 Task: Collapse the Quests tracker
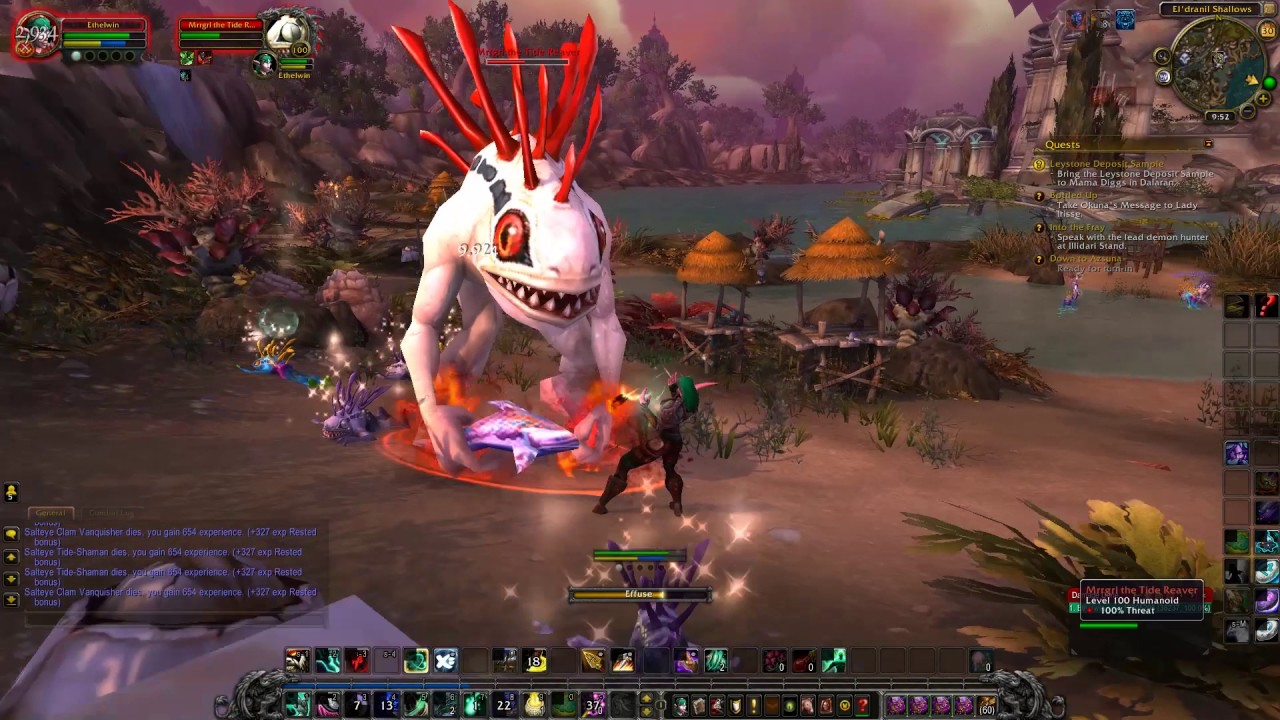(x=1208, y=144)
